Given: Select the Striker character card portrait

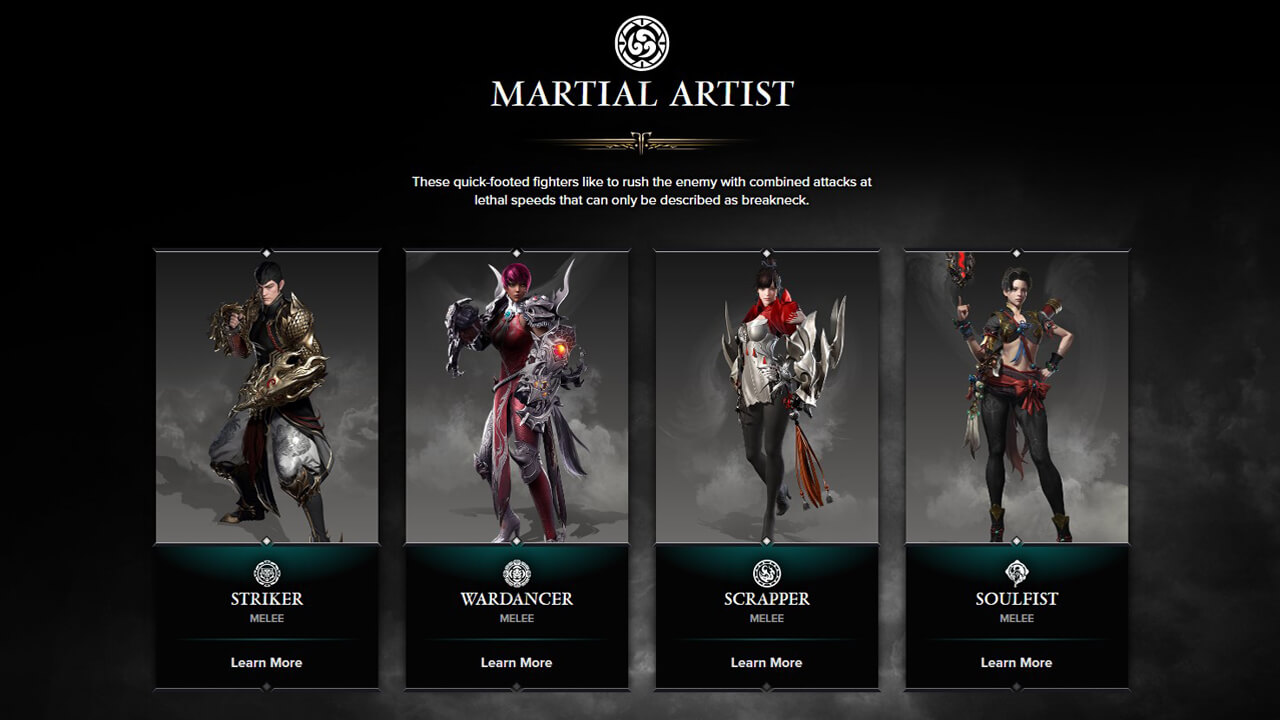Looking at the screenshot, I should 267,396.
